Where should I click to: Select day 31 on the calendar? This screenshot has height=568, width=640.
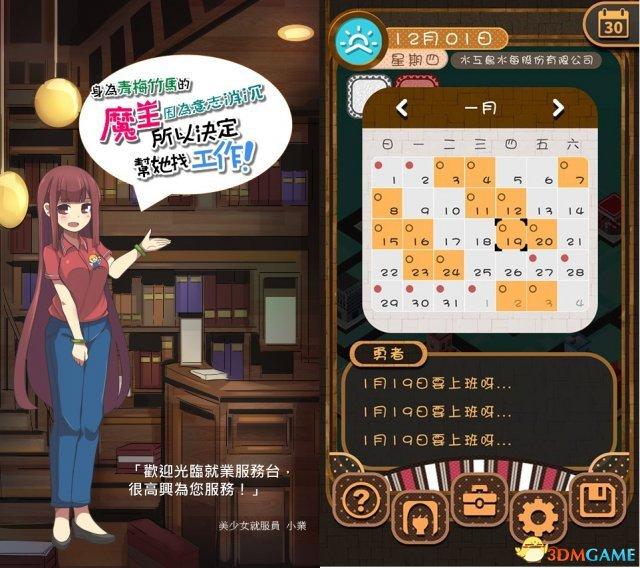click(451, 301)
